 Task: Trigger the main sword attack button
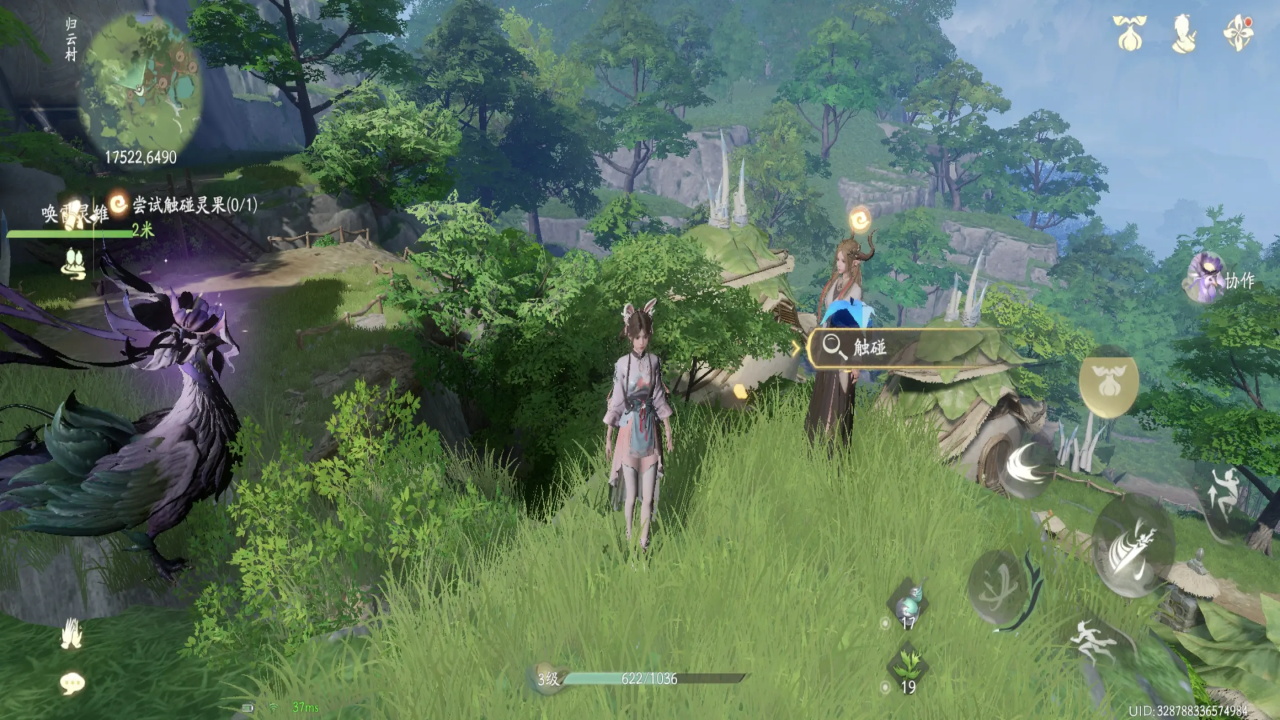(x=1133, y=545)
